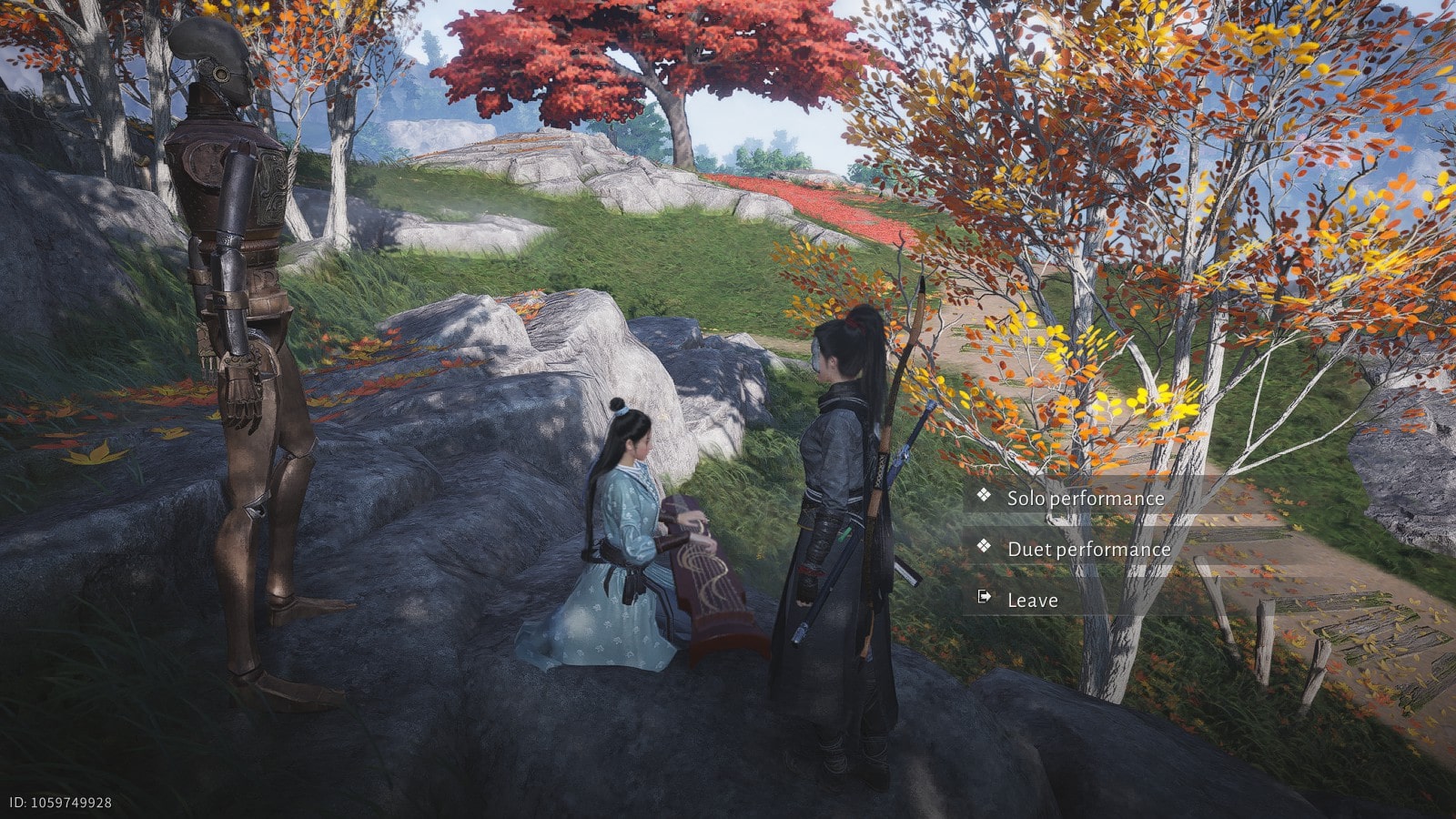Click Leave to exit the conversation
The width and height of the screenshot is (1456, 819).
coord(1032,600)
